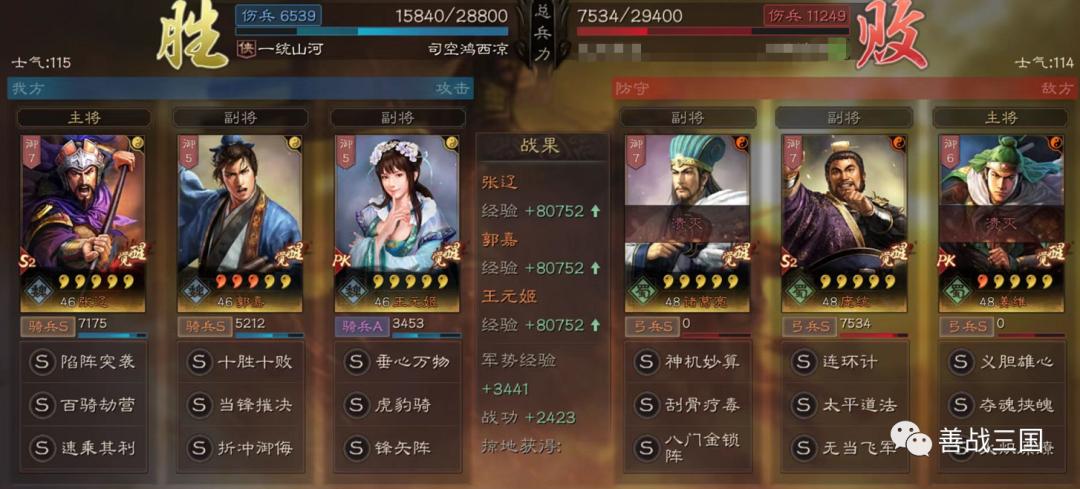Open the 折冲御侮 skill entry

(x=240, y=447)
